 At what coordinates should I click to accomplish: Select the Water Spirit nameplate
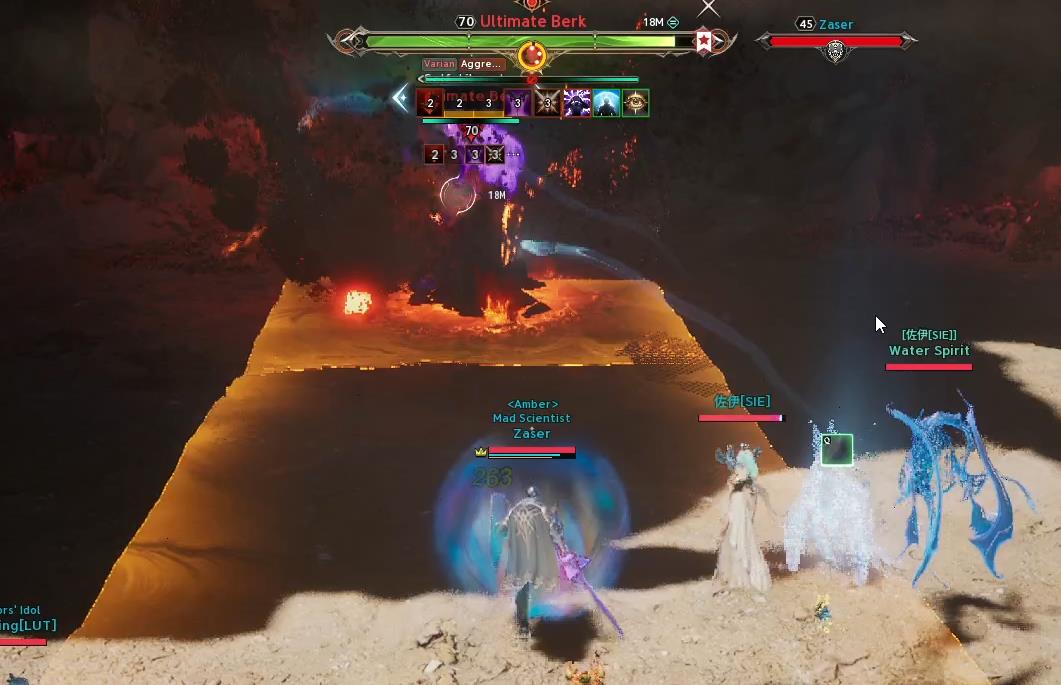tap(929, 352)
